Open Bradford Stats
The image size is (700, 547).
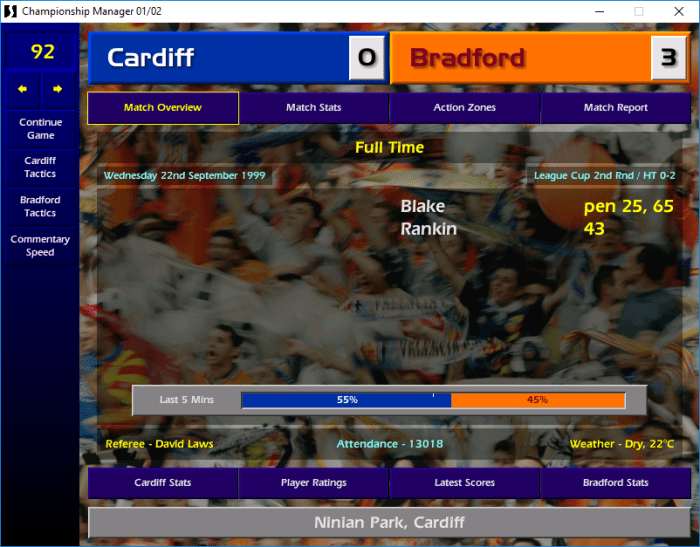pyautogui.click(x=615, y=483)
